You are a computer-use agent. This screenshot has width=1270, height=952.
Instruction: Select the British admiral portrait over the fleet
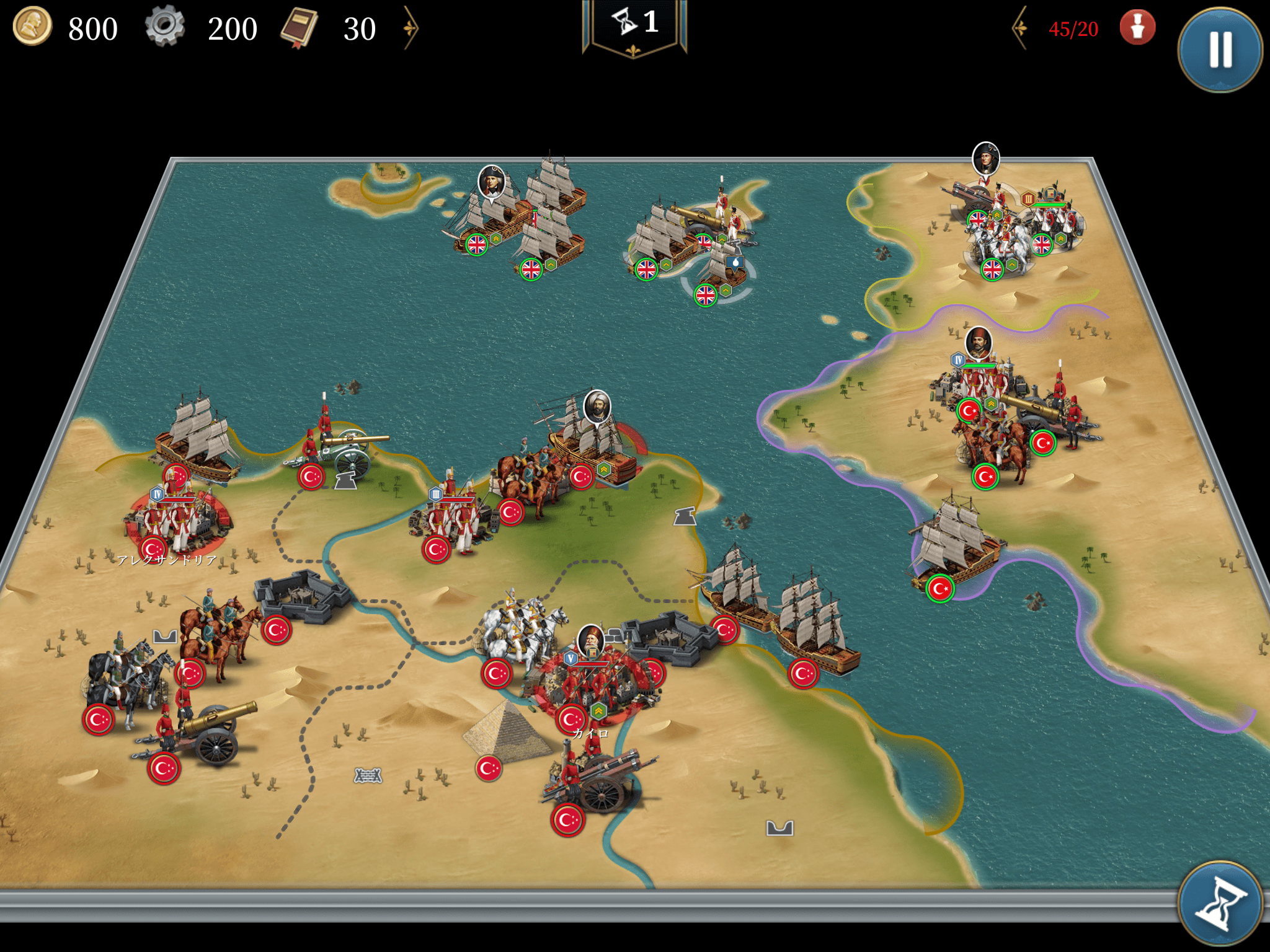tap(492, 182)
